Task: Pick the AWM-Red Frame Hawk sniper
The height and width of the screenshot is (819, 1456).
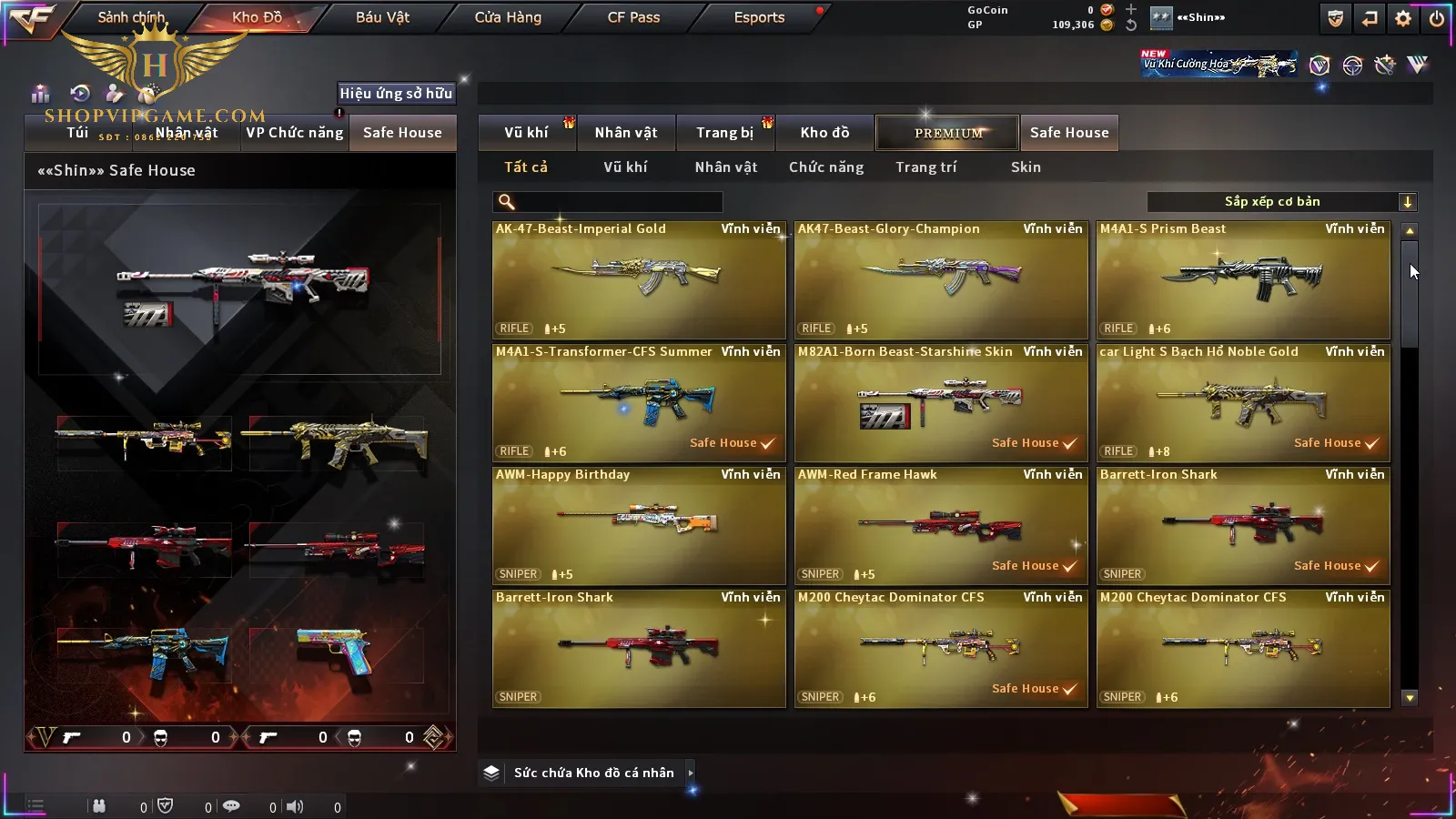Action: tap(941, 525)
